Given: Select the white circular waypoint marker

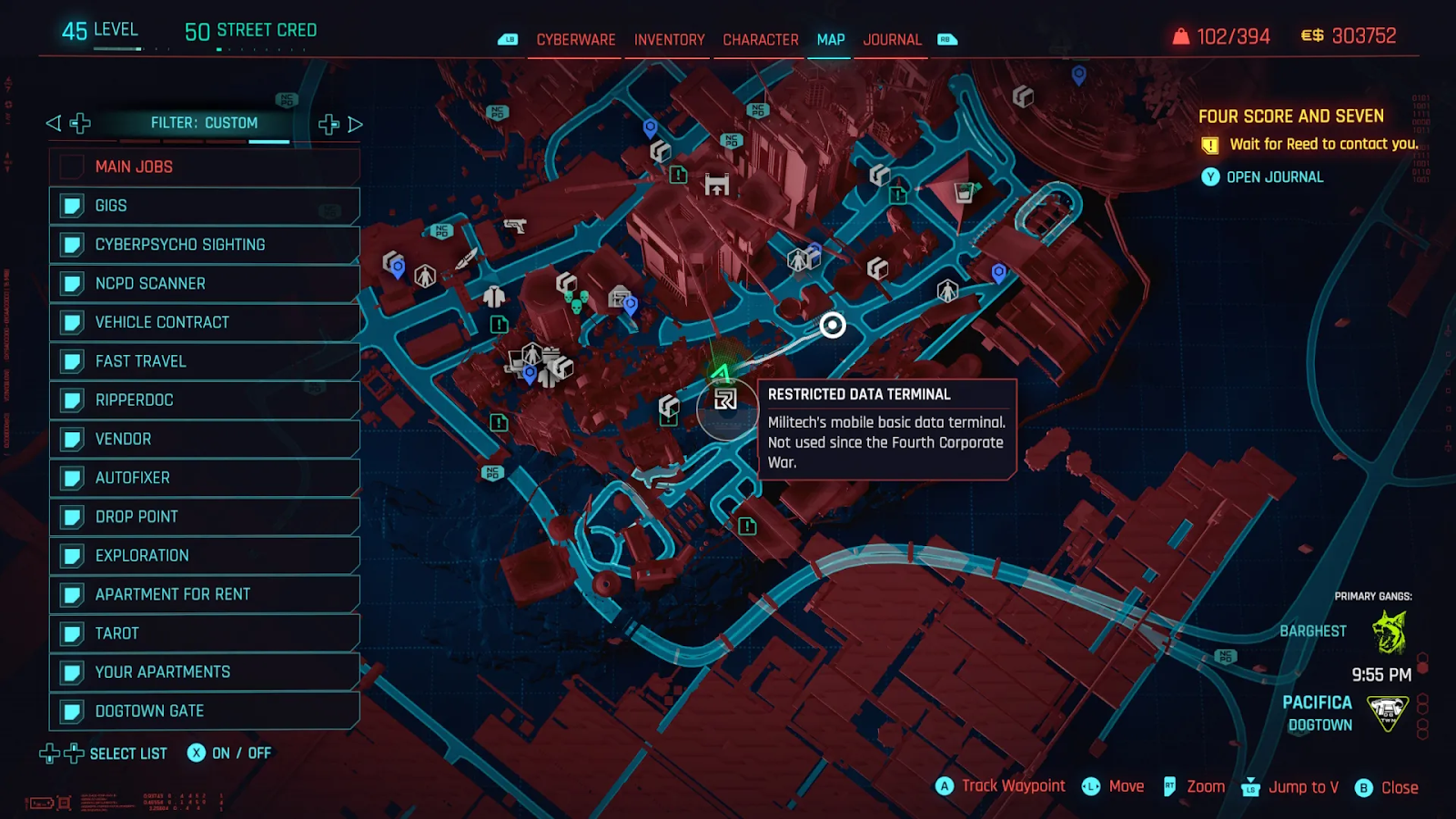Looking at the screenshot, I should point(833,325).
